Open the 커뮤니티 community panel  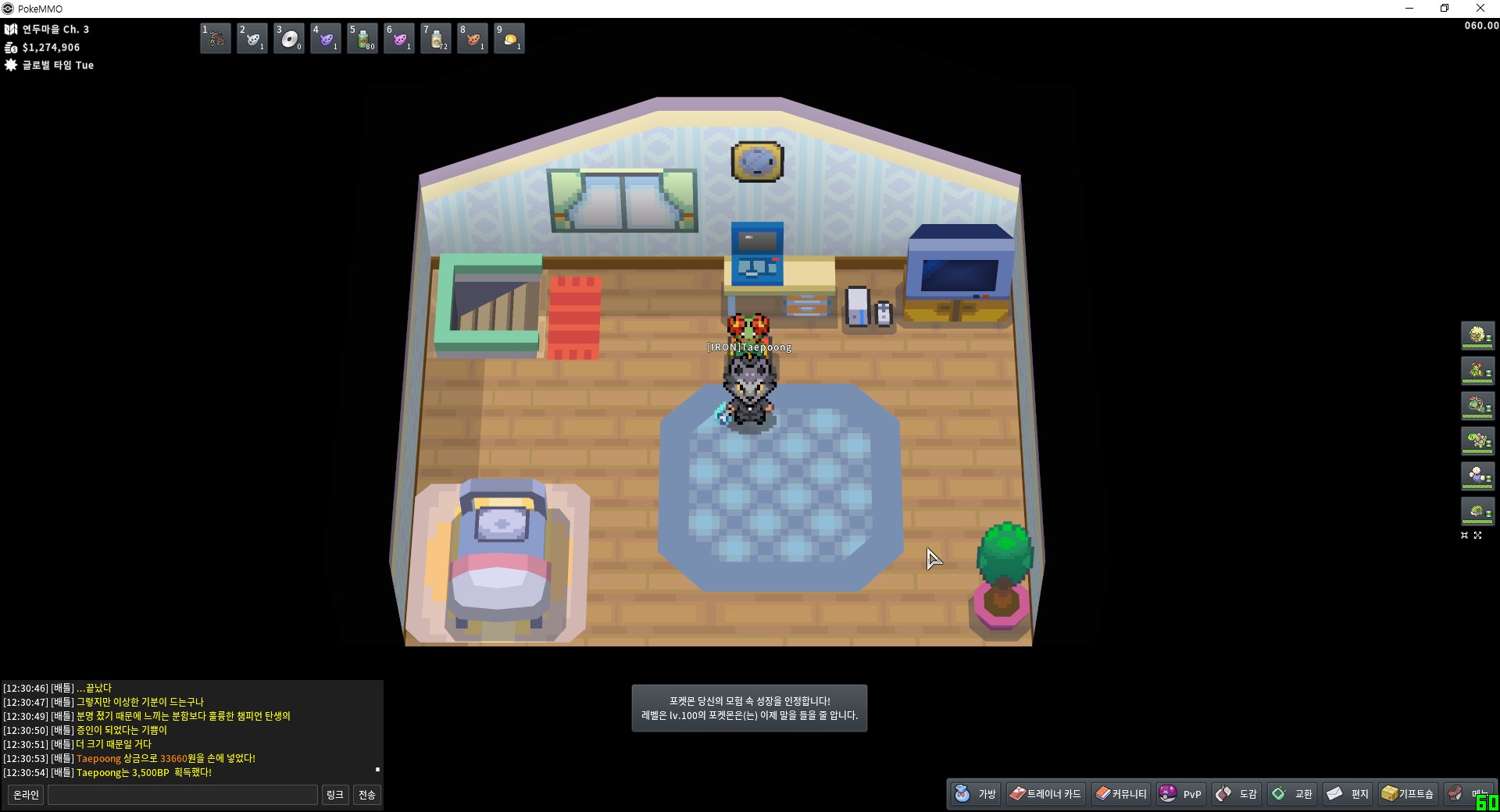point(1121,794)
